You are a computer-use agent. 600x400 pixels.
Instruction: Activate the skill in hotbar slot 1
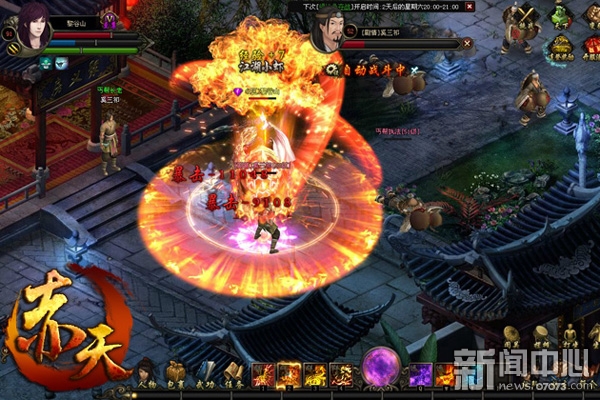[x=263, y=375]
